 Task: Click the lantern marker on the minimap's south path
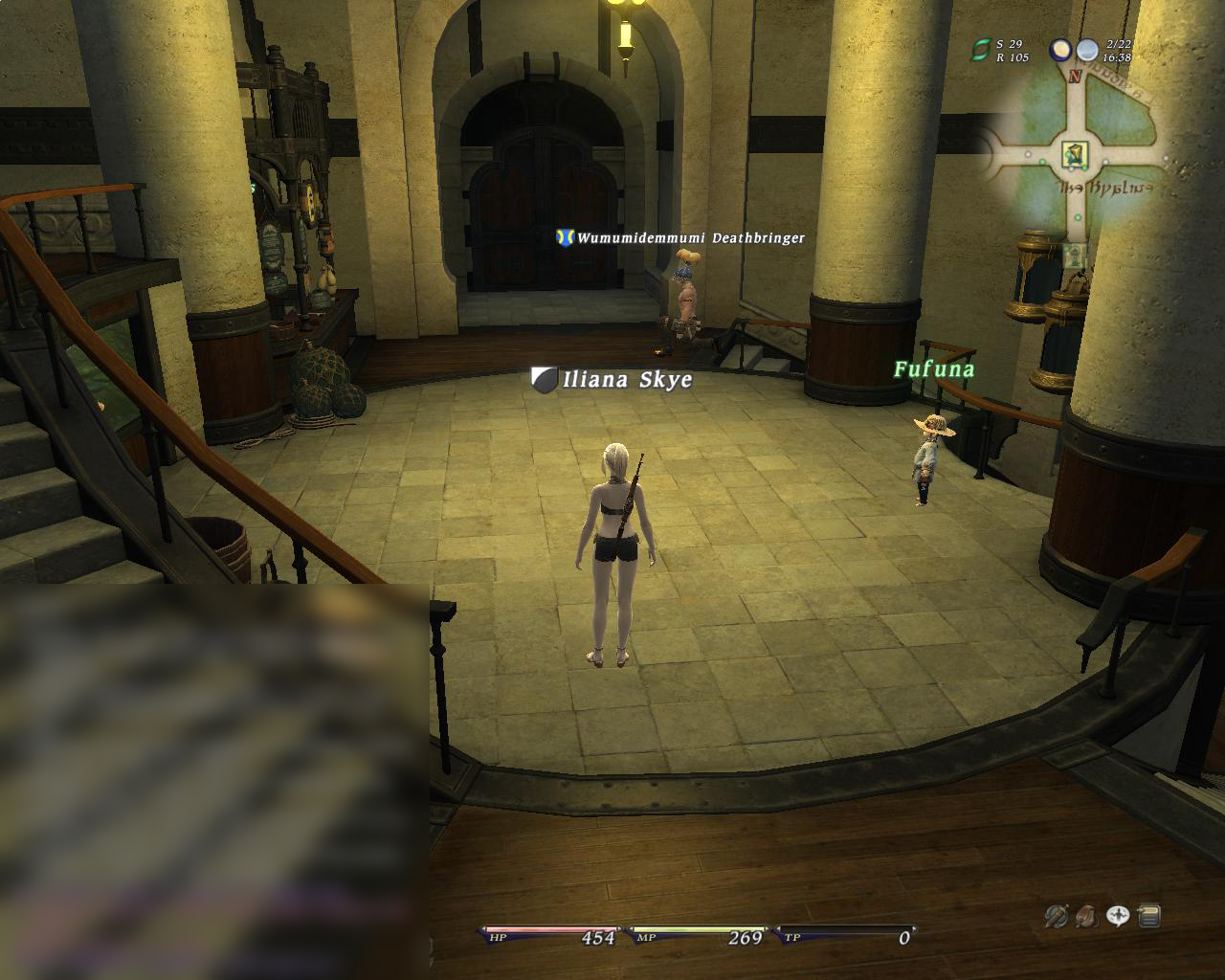point(1074,254)
